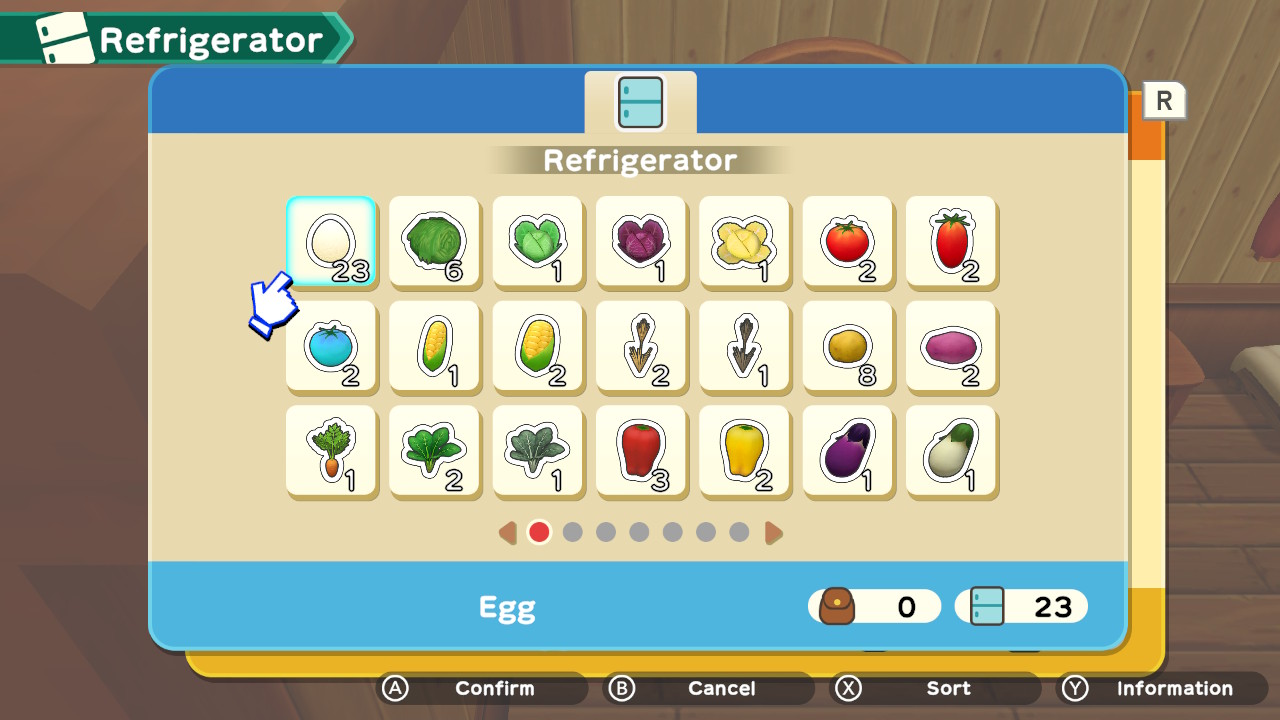Pick the purple cabbage item
The width and height of the screenshot is (1280, 720).
point(641,241)
